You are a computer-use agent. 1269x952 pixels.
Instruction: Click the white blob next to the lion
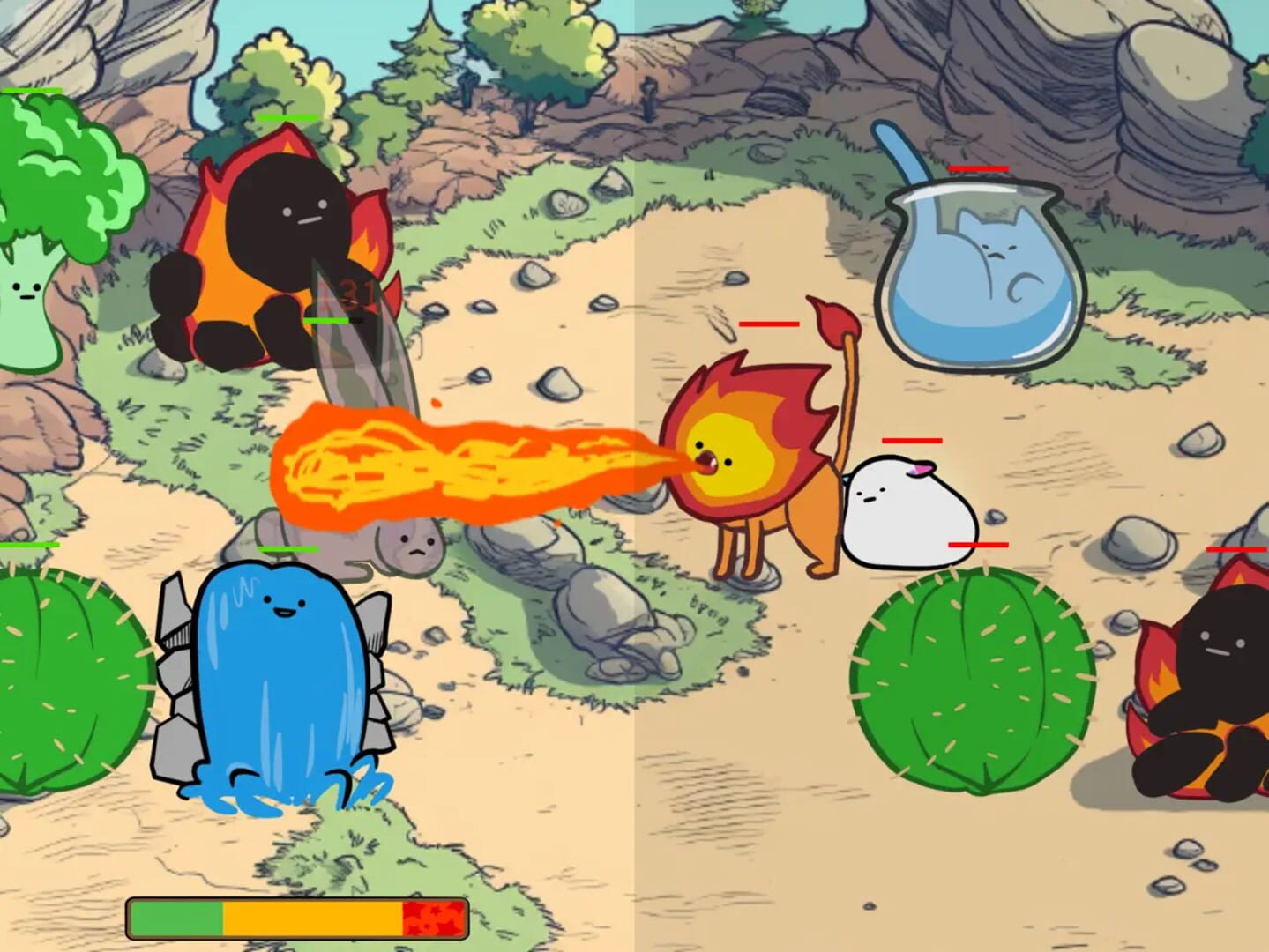point(908,511)
